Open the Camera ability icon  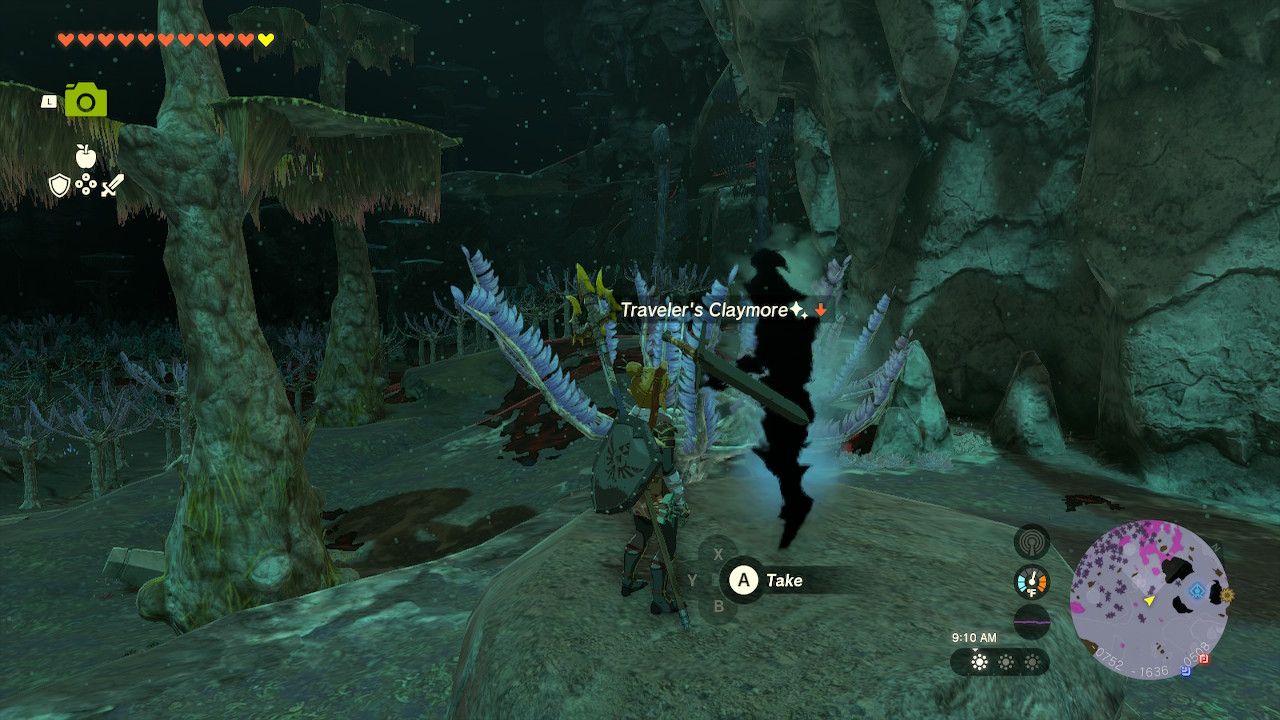pos(86,100)
